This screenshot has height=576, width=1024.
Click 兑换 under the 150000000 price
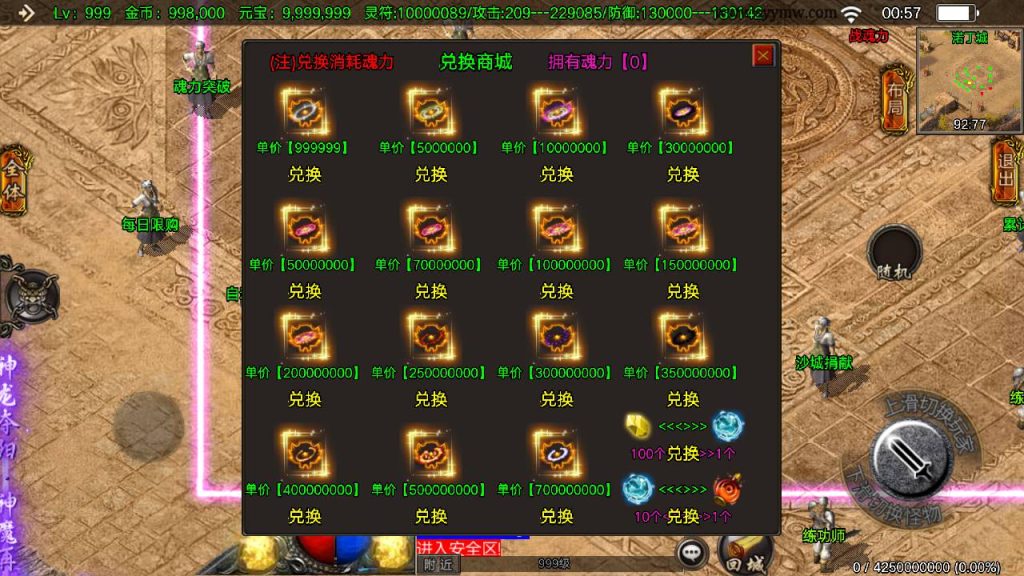tap(683, 291)
